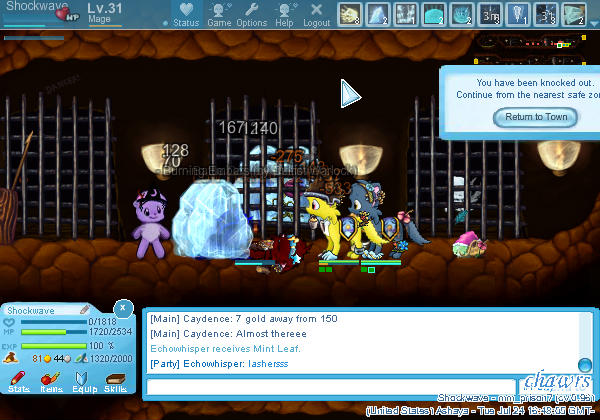The image size is (600, 420).
Task: Use the first hotbar skill slot
Action: (350, 14)
